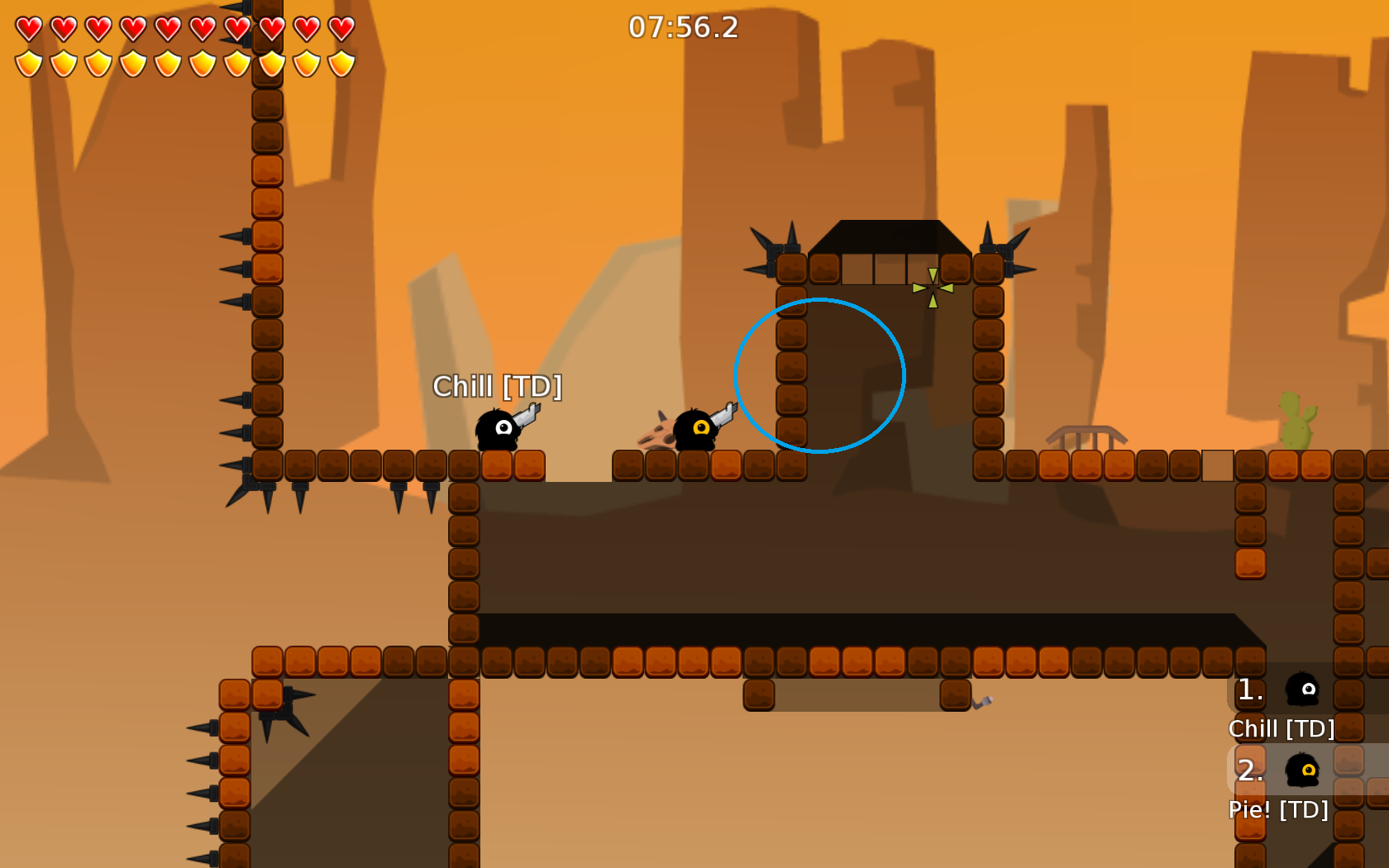Select Chill [TD] in the ranking list
1389x868 pixels.
tap(1282, 727)
